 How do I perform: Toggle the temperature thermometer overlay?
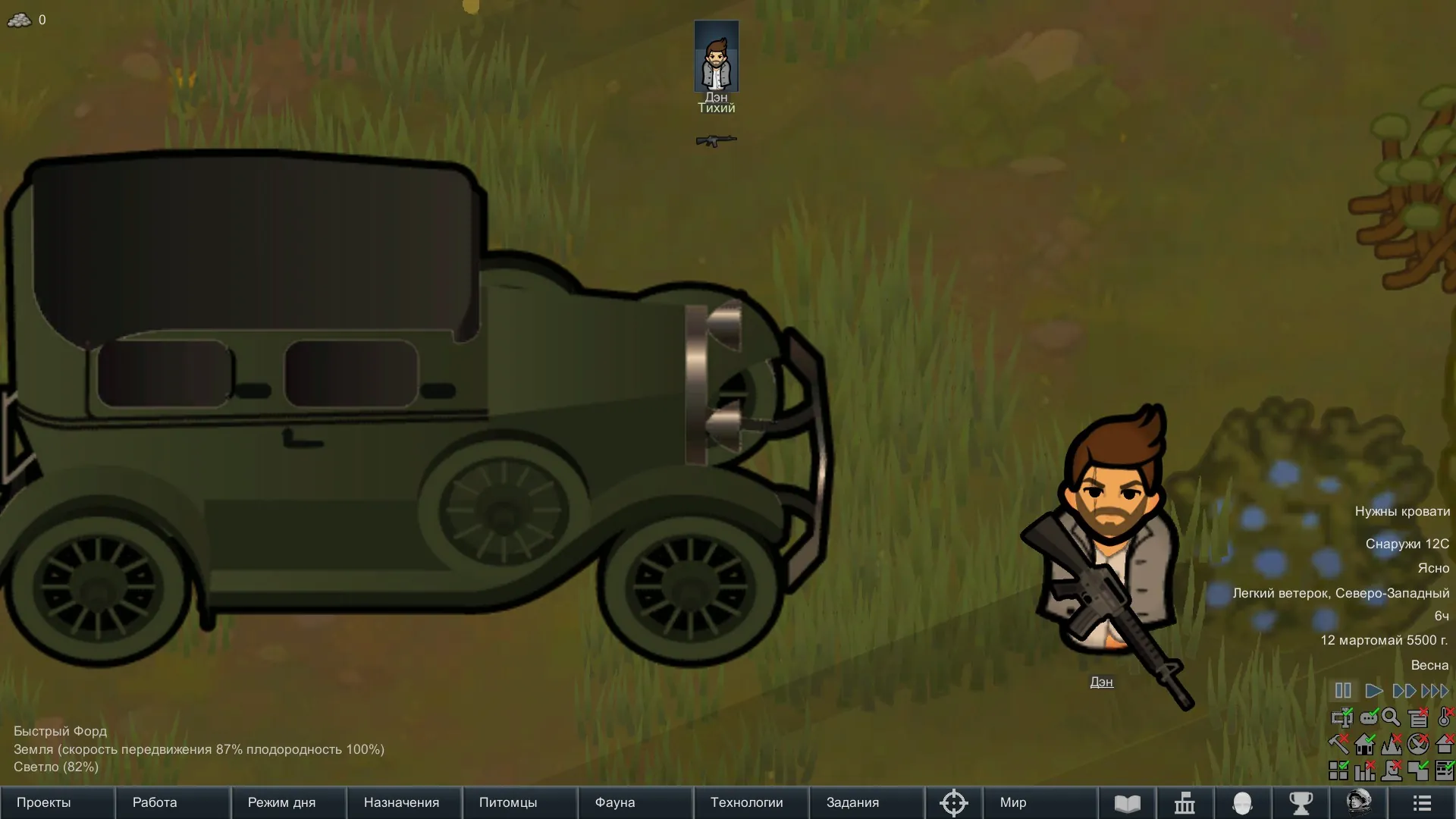coord(1445,717)
